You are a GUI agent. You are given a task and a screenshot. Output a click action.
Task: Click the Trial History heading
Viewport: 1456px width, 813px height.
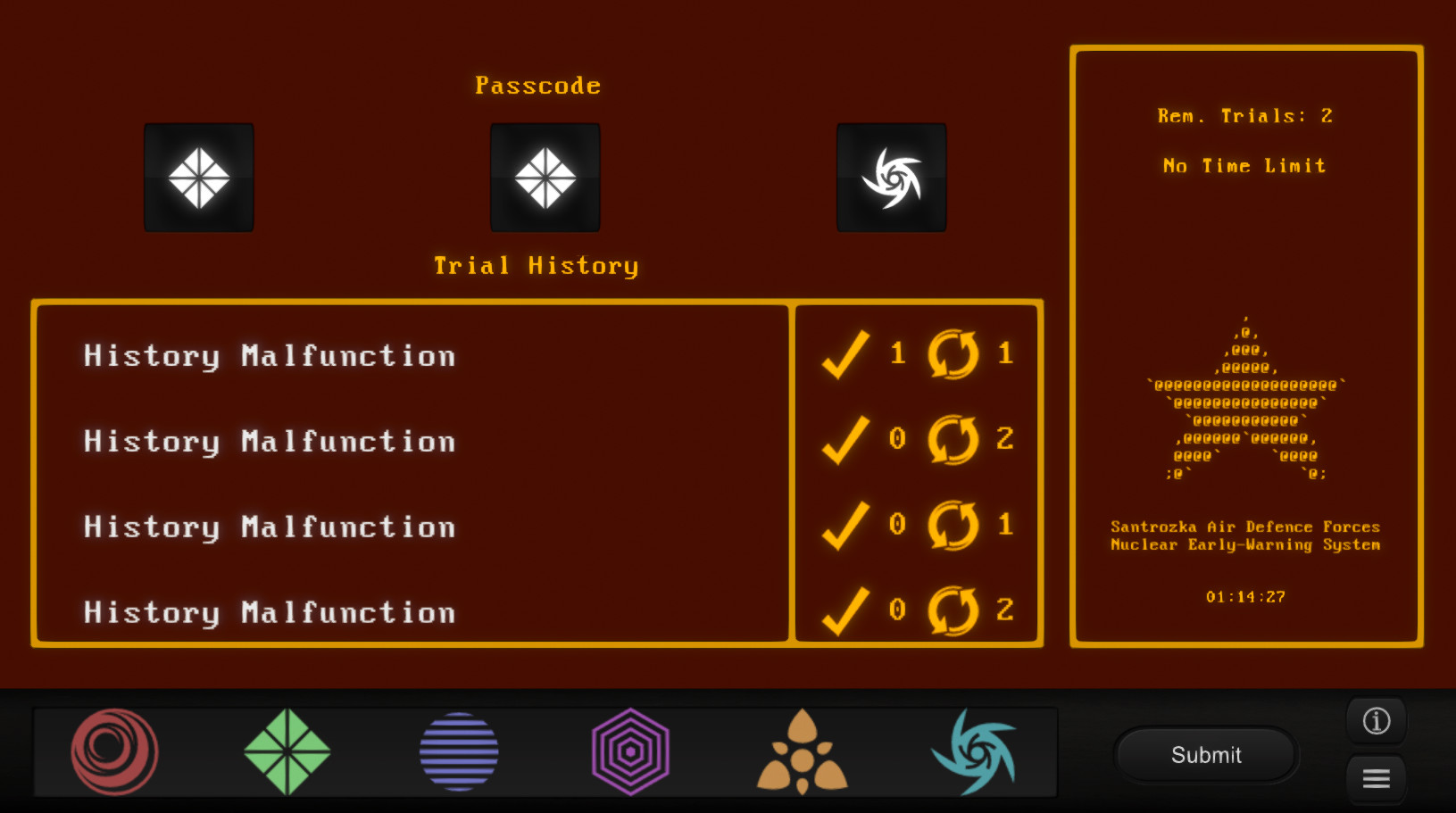click(537, 264)
